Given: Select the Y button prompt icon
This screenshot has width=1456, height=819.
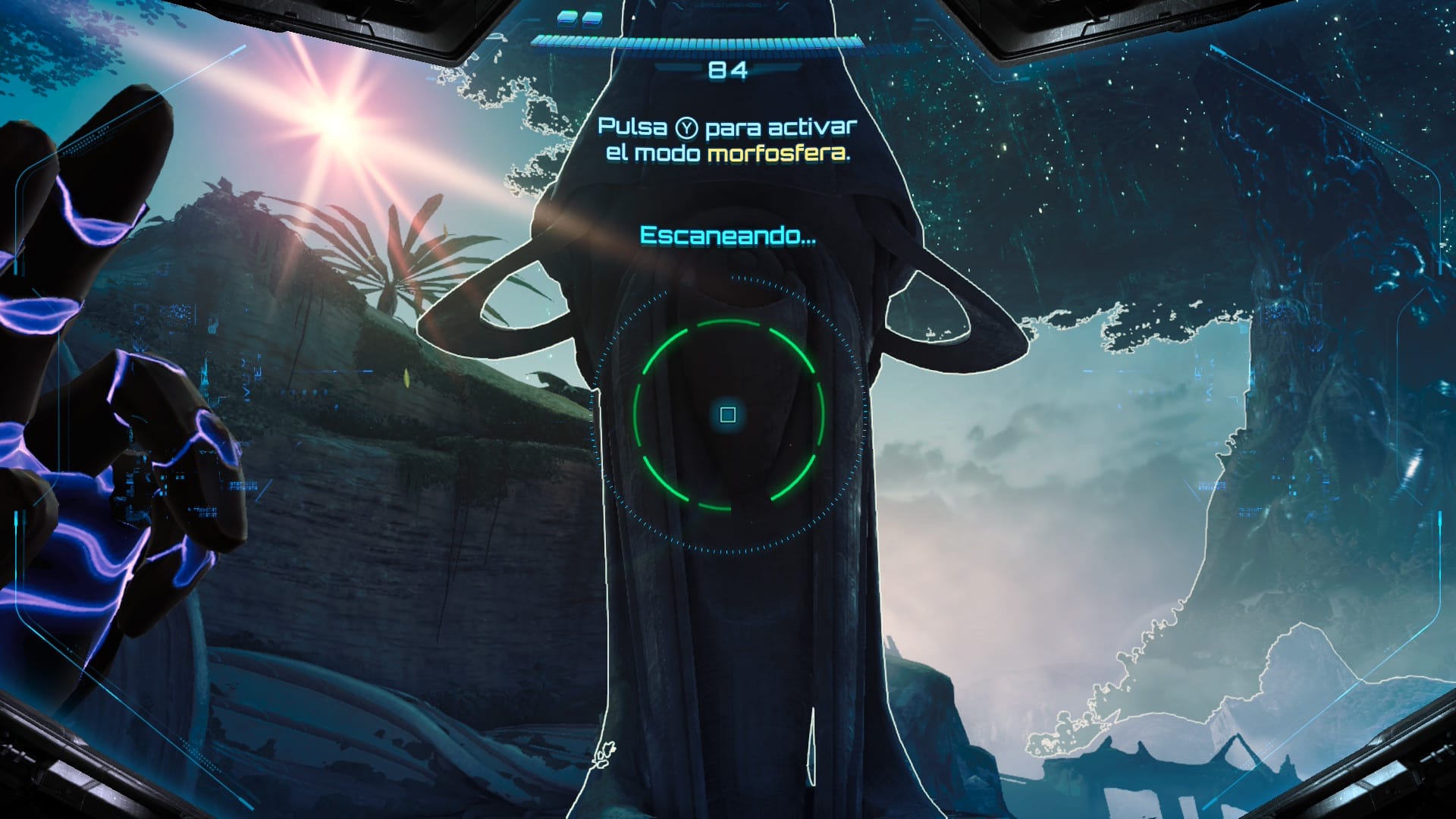Looking at the screenshot, I should [x=686, y=129].
